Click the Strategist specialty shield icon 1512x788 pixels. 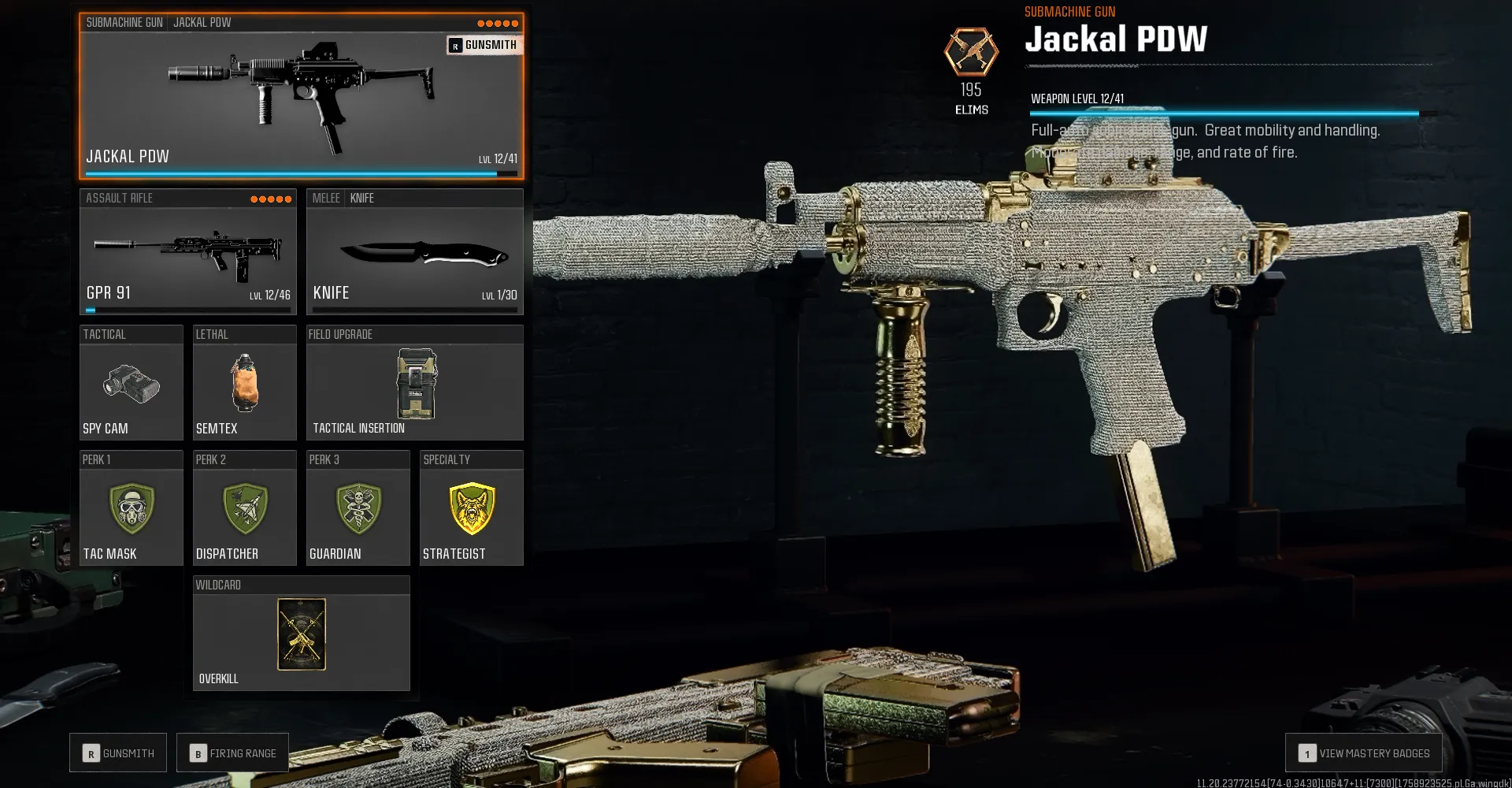click(x=471, y=508)
